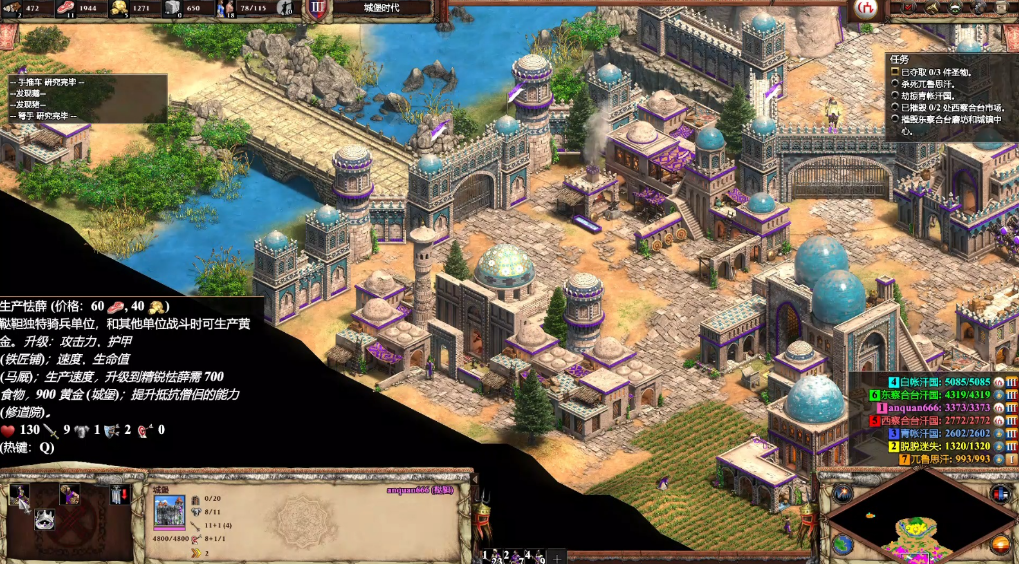Viewport: 1019px width, 564px height.
Task: Click the 城堡时代 age indicator
Action: pos(369,8)
